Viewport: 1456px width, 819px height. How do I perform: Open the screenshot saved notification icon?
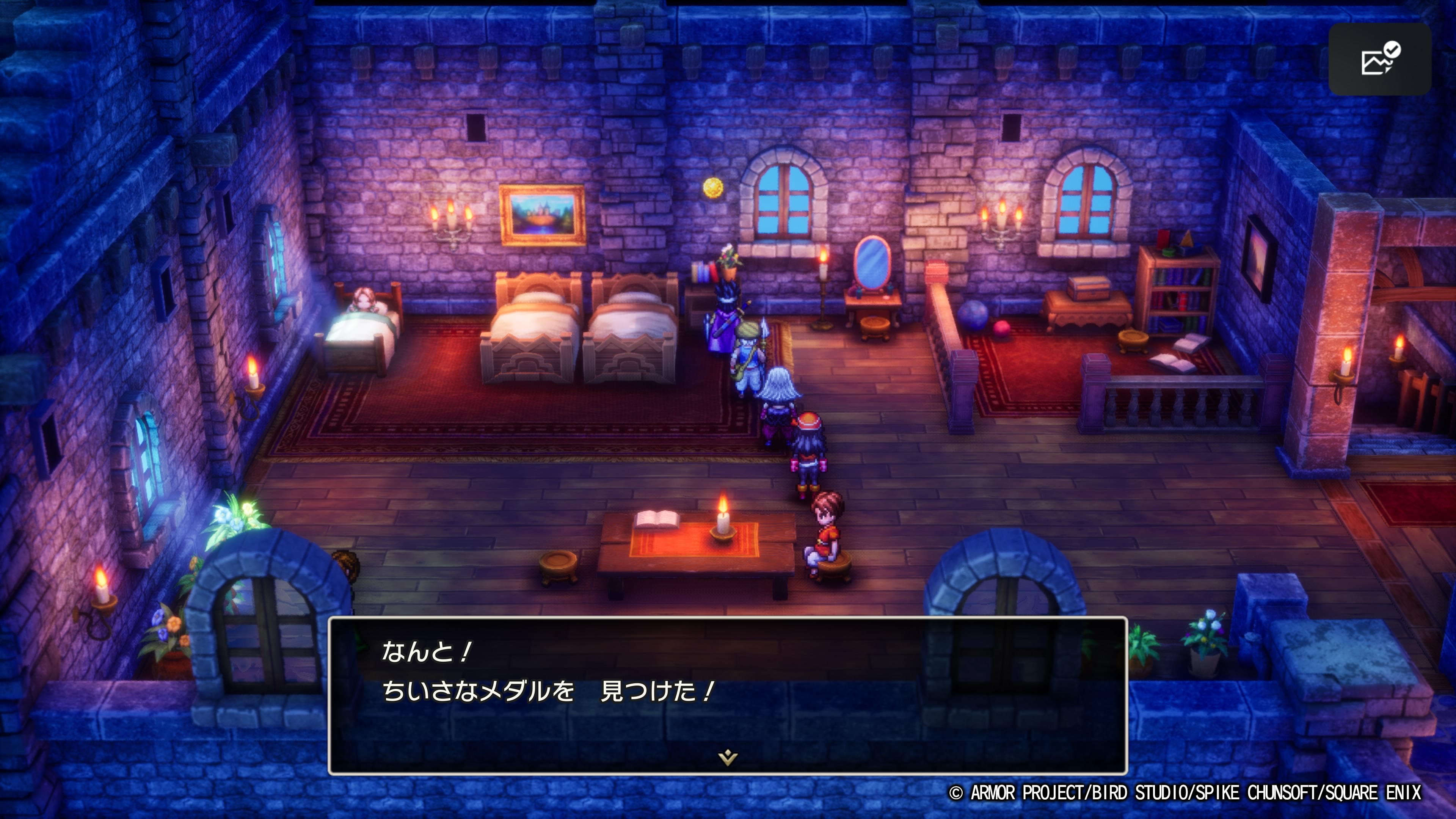[x=1380, y=60]
